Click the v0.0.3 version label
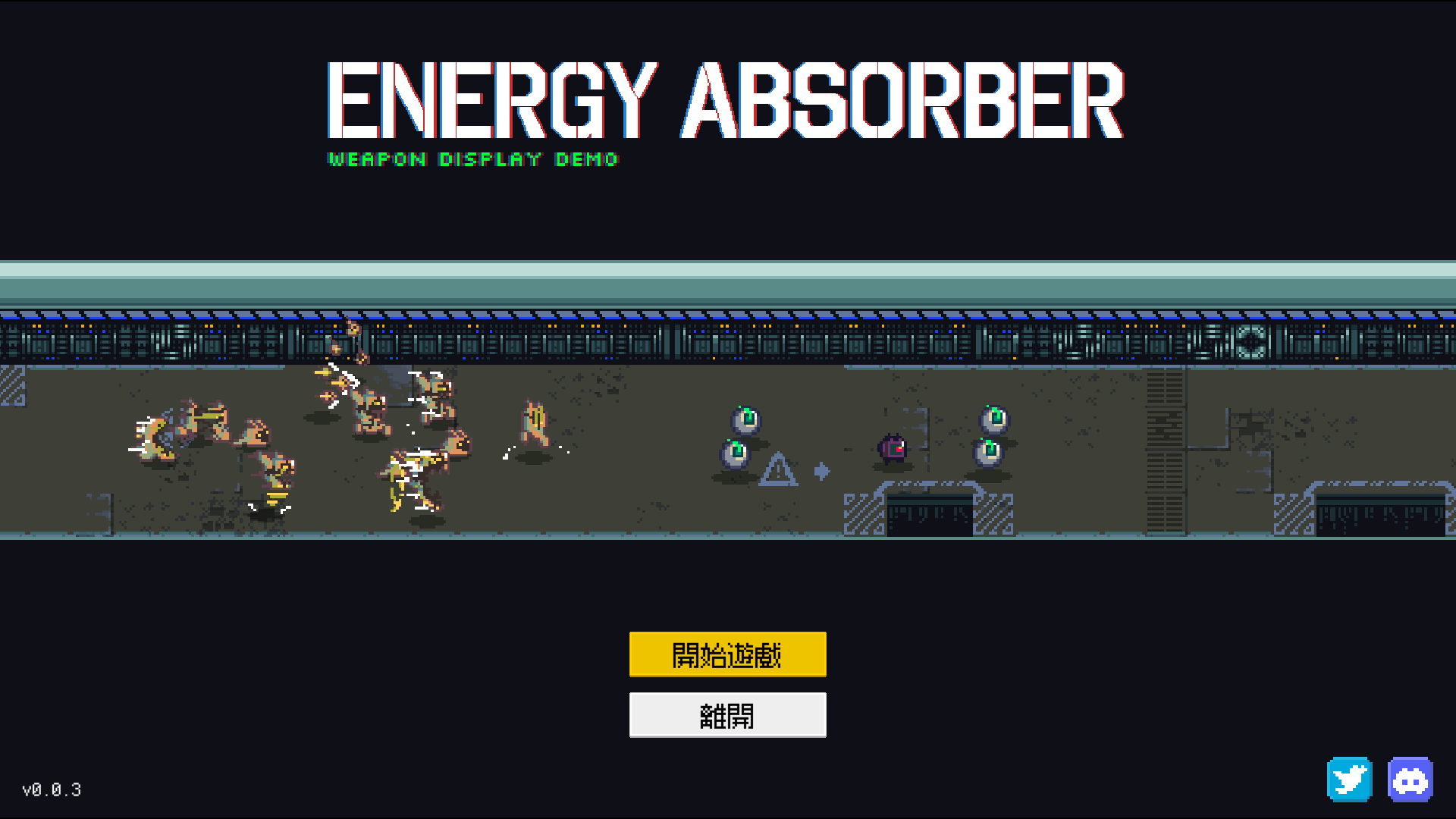The image size is (1456, 819). (x=52, y=790)
